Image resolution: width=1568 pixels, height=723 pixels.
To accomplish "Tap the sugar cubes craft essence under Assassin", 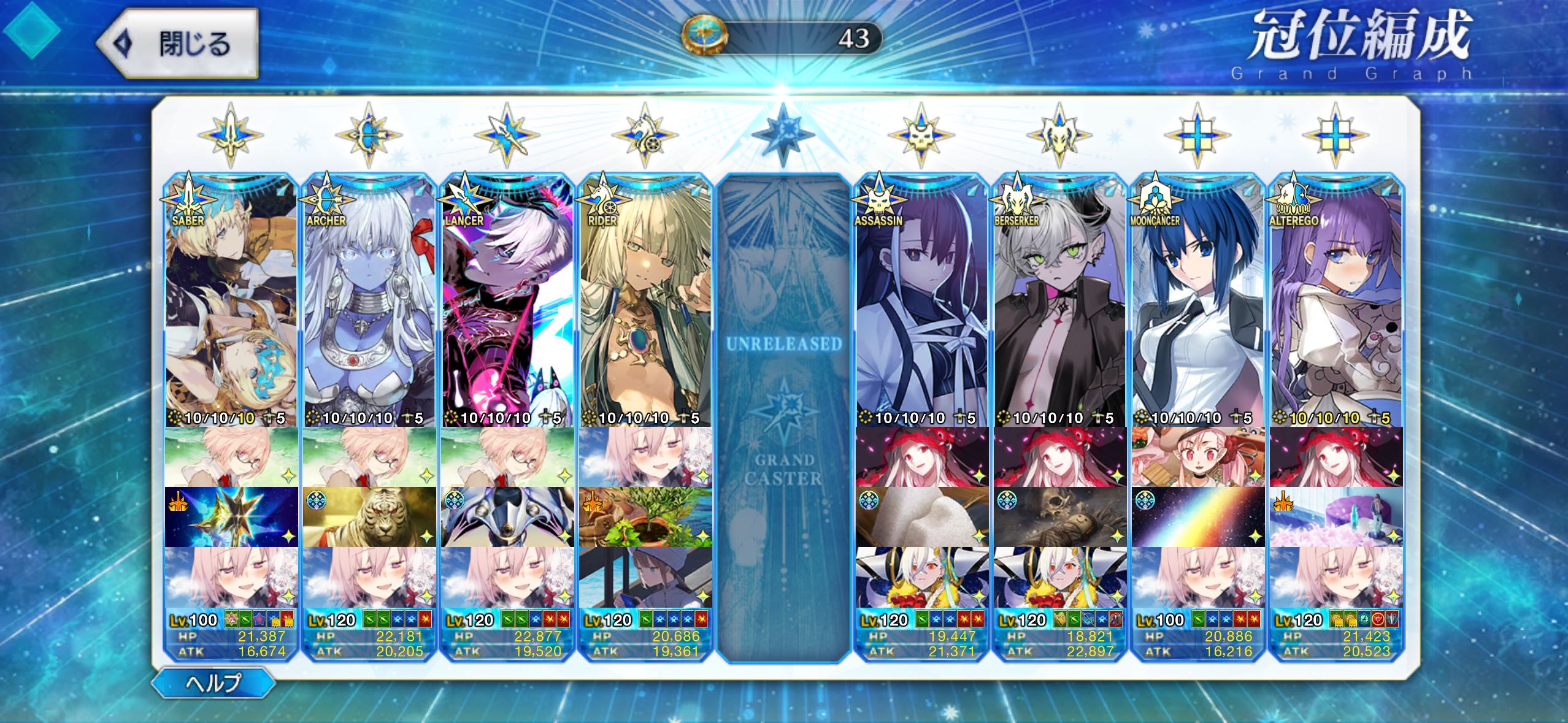I will point(921,517).
